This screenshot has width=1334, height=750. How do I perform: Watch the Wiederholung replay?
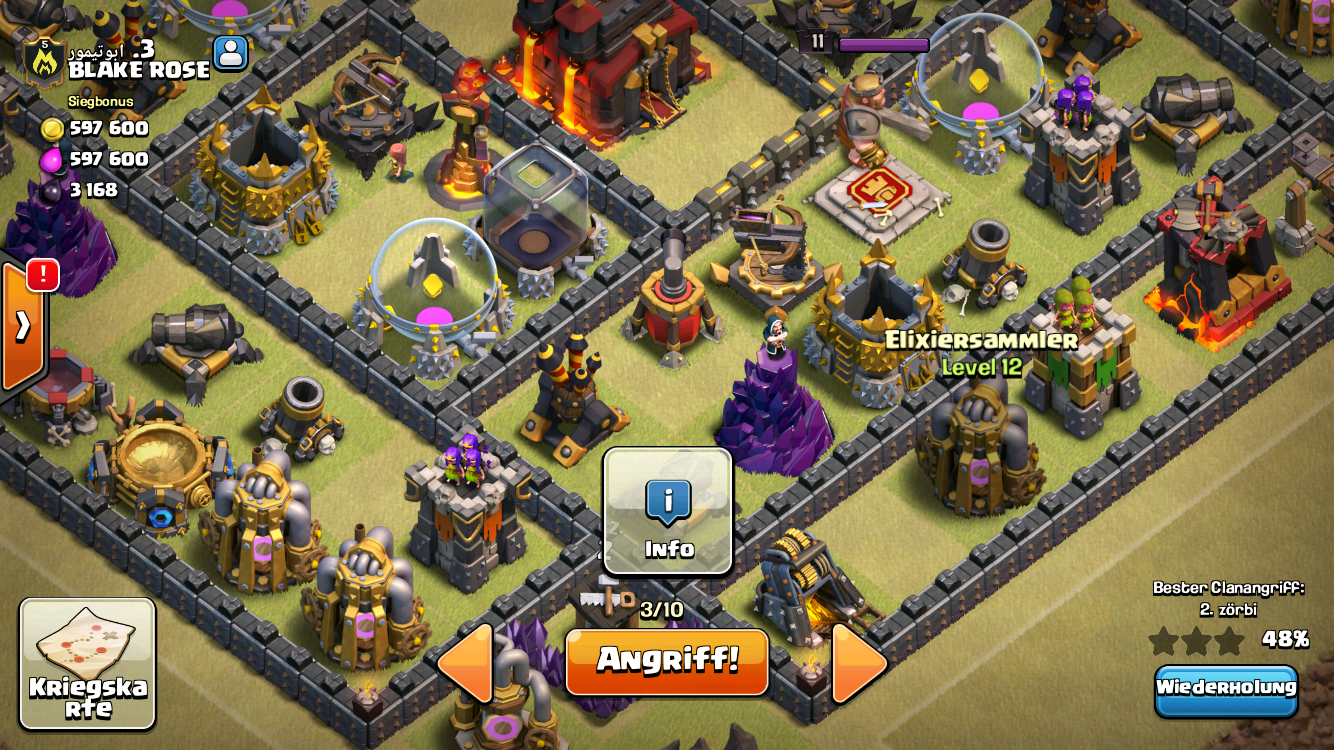click(x=1226, y=690)
